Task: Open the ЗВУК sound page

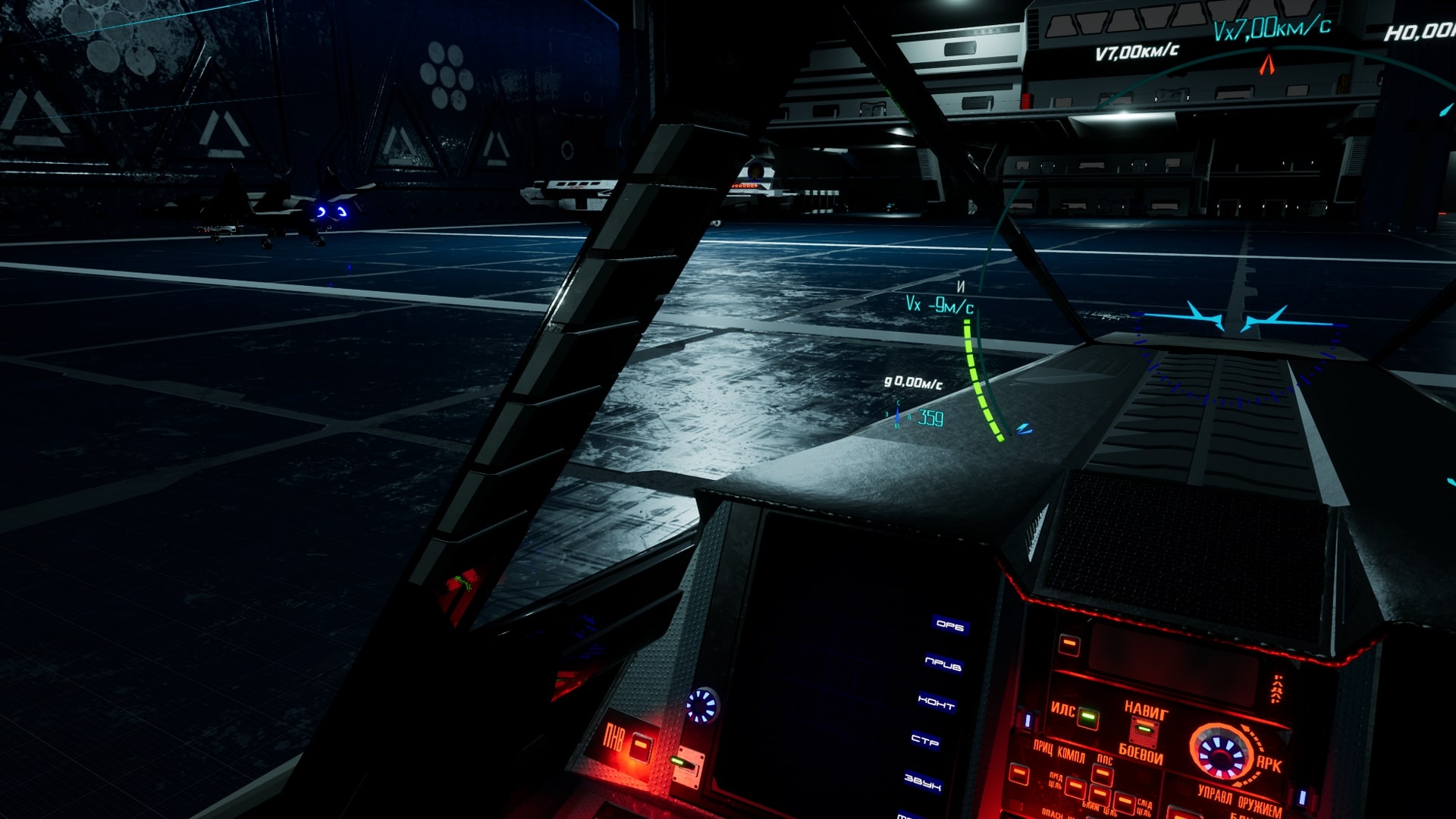Action: [x=922, y=781]
